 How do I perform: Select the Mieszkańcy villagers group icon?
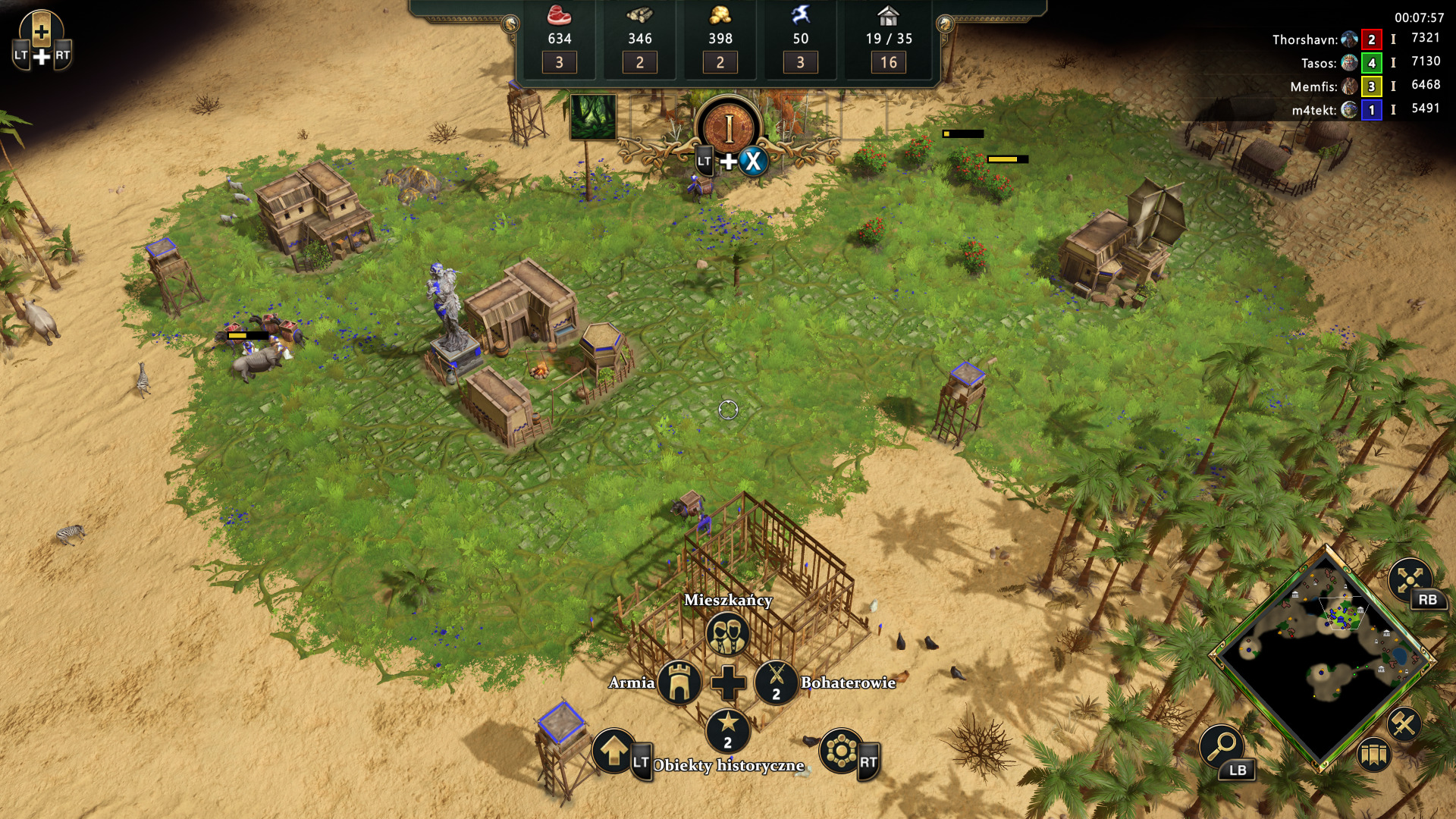point(727,634)
